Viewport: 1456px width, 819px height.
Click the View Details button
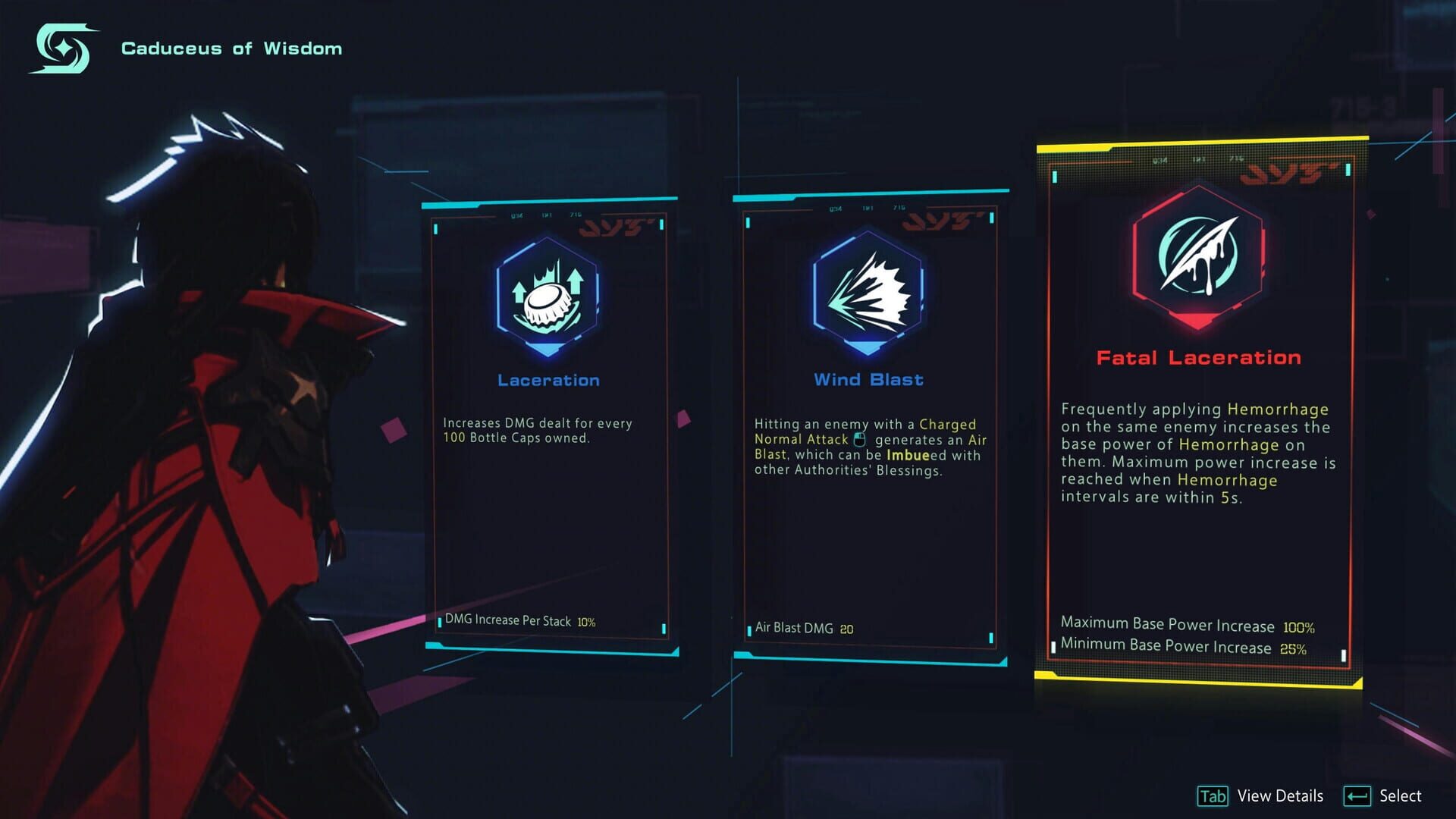pos(1279,796)
